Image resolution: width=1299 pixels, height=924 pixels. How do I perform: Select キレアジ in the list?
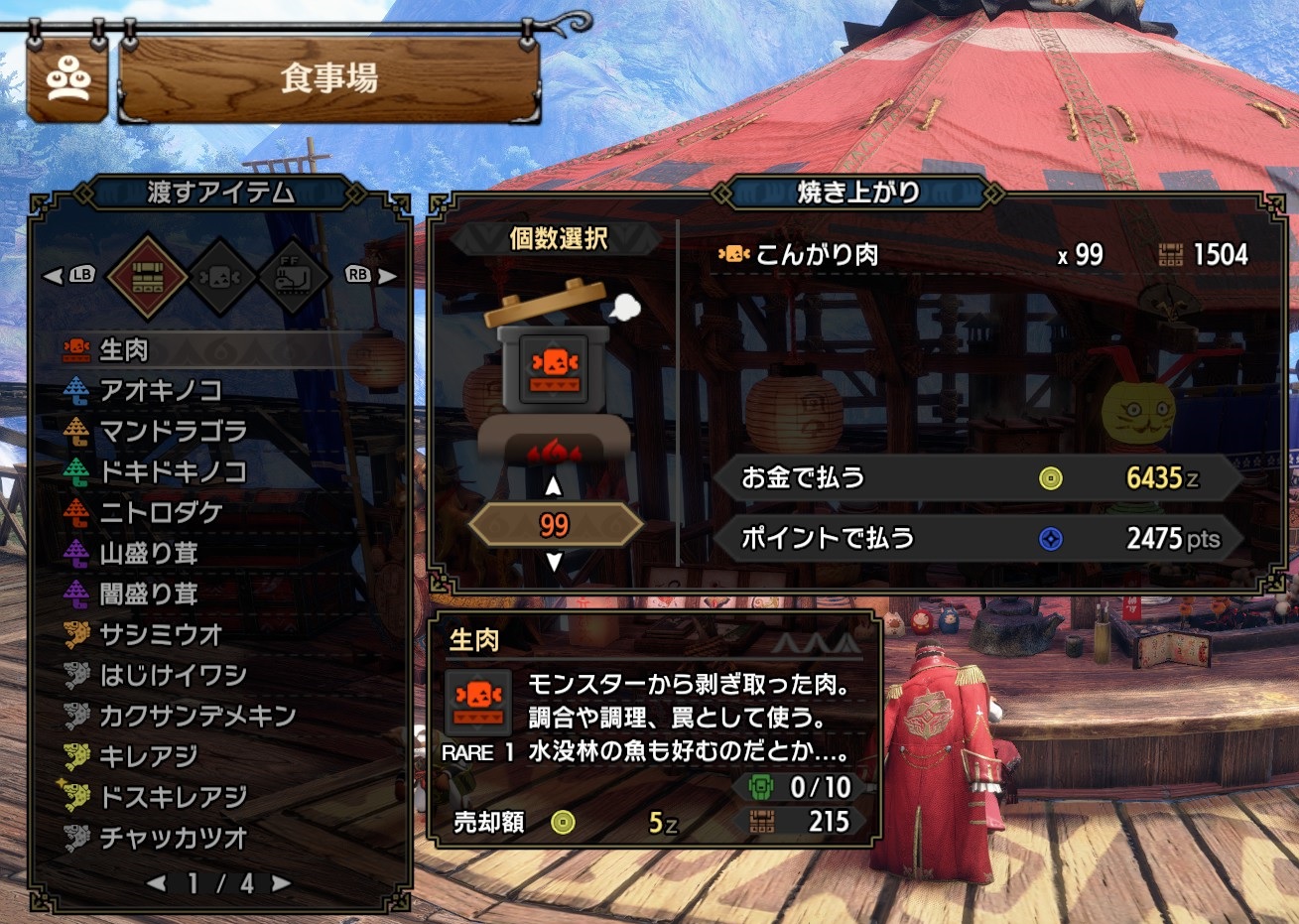tap(148, 756)
